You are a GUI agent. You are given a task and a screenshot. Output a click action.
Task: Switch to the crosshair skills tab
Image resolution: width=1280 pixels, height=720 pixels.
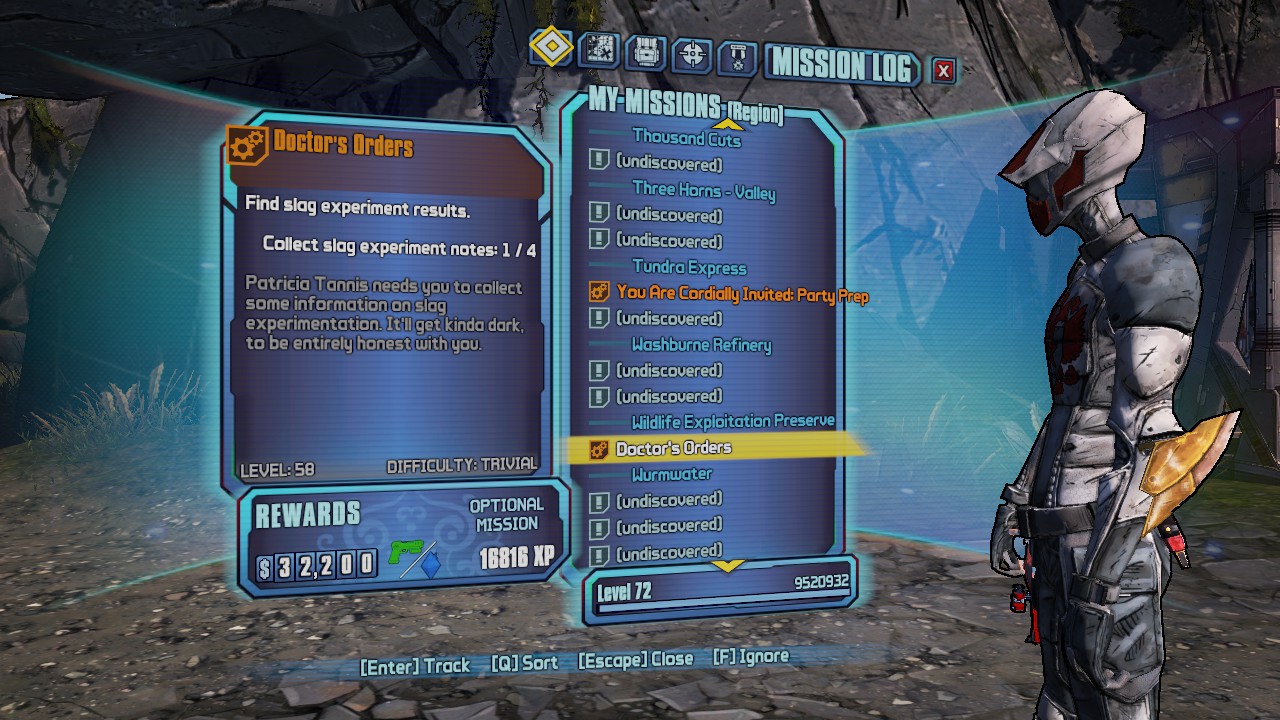pos(691,54)
